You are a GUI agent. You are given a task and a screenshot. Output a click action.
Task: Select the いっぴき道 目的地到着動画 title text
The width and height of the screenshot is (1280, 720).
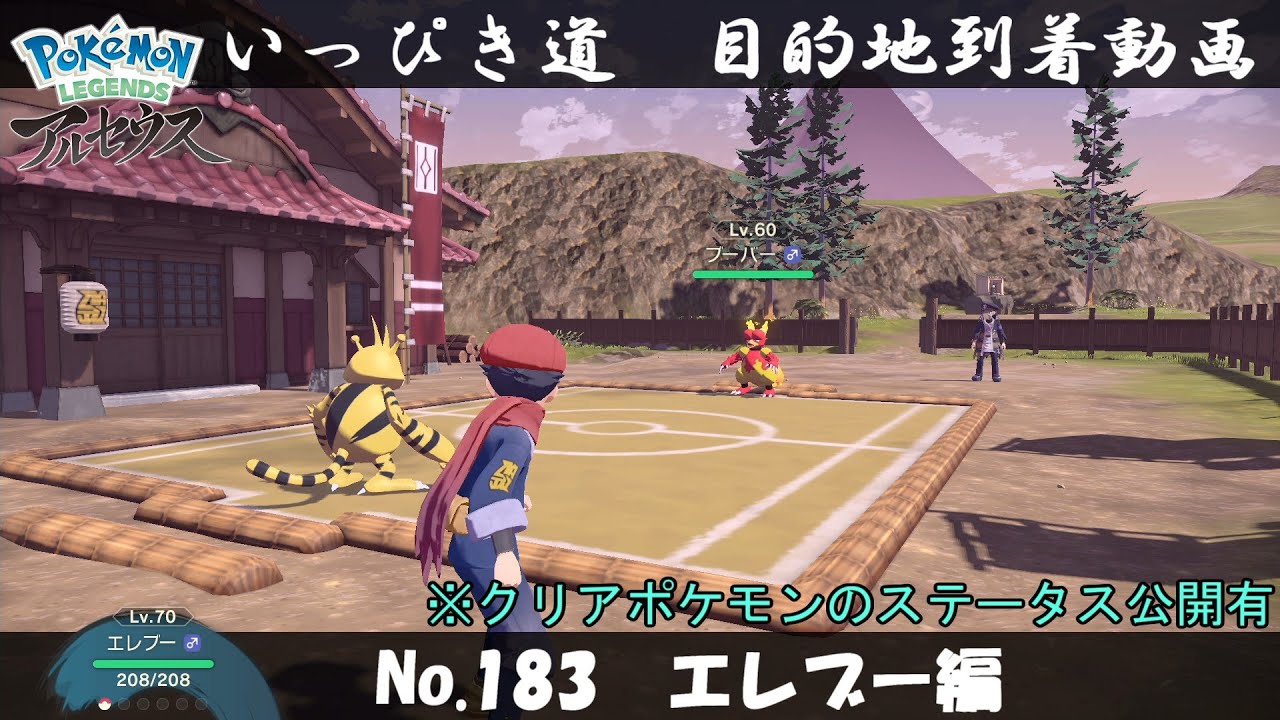click(x=740, y=48)
